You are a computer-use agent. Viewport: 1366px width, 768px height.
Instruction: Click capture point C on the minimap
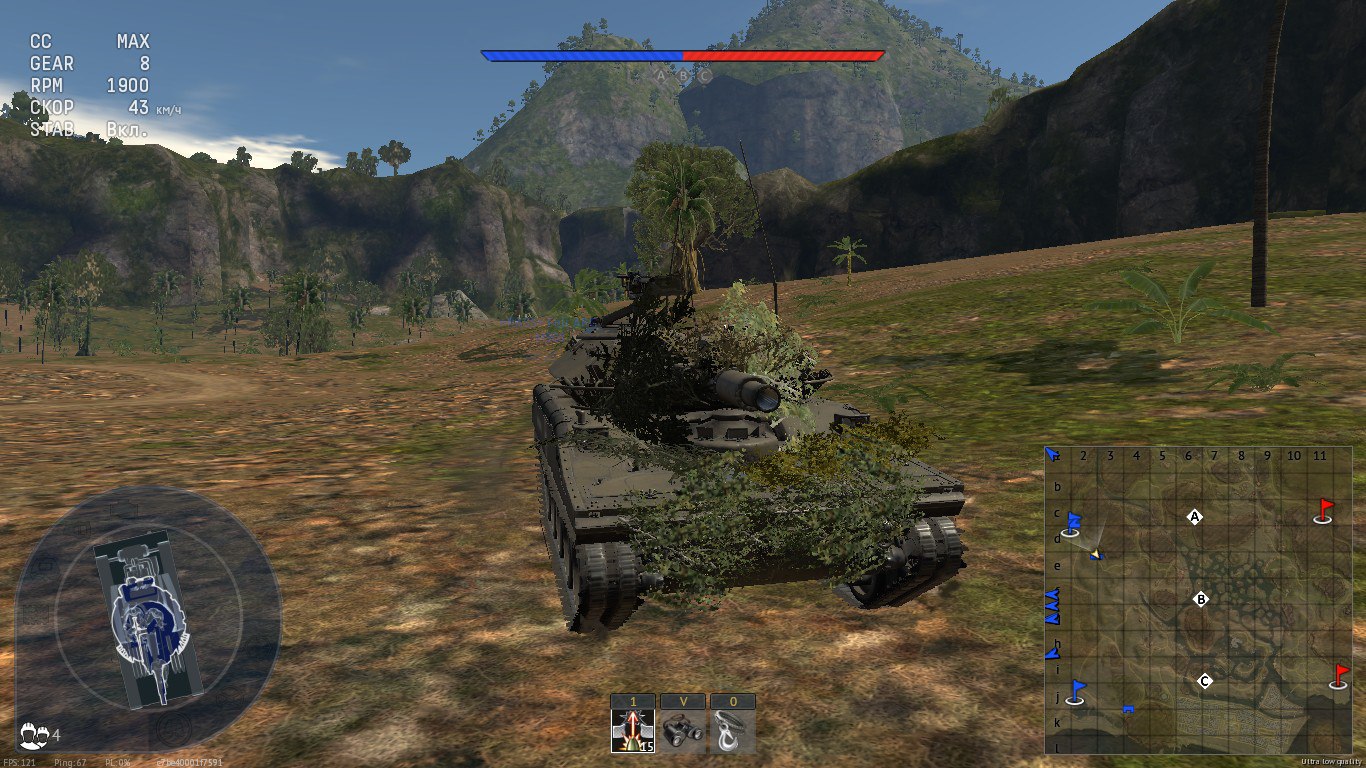[1205, 681]
